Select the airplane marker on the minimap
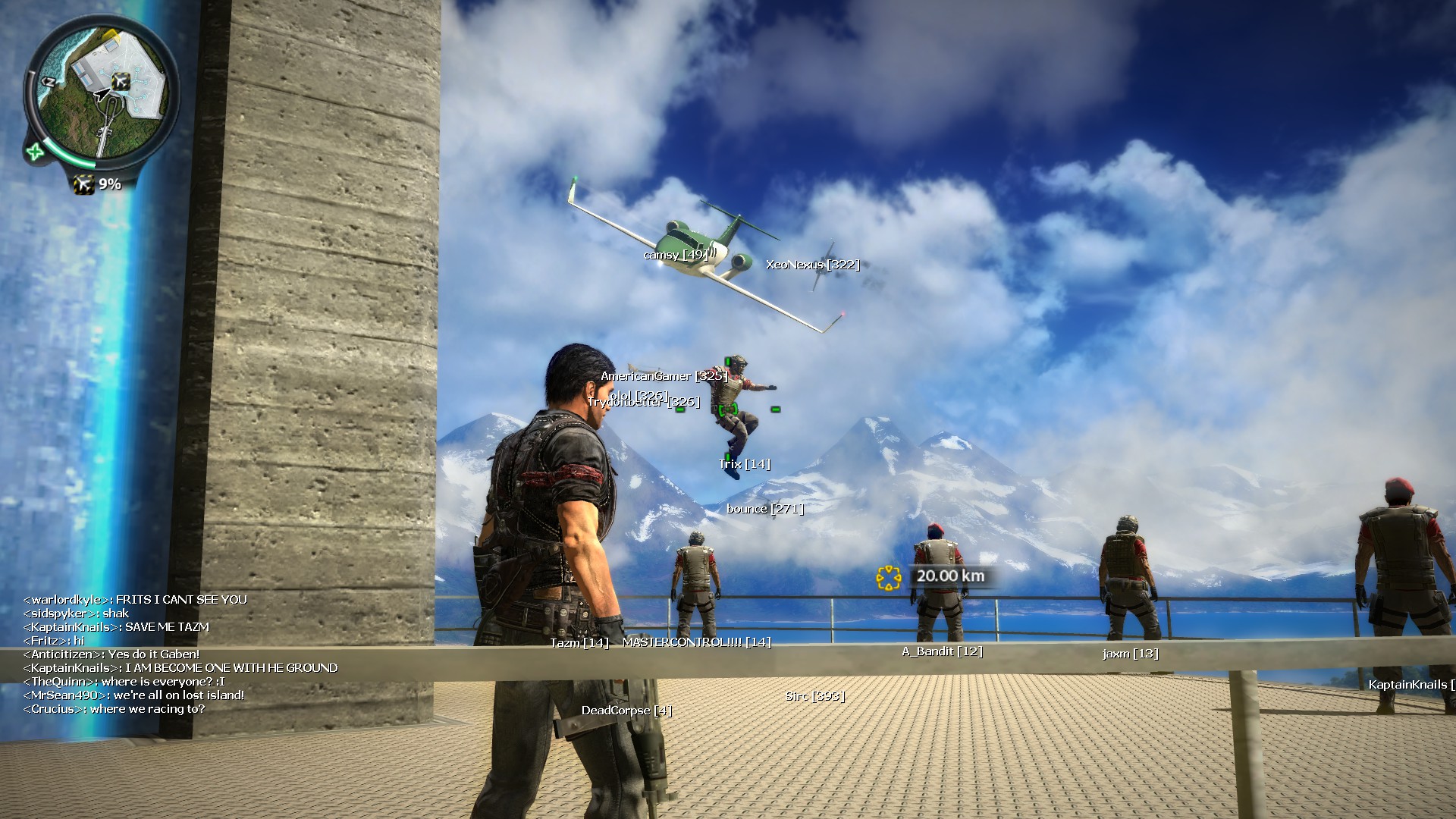This screenshot has height=819, width=1456. pos(121,80)
